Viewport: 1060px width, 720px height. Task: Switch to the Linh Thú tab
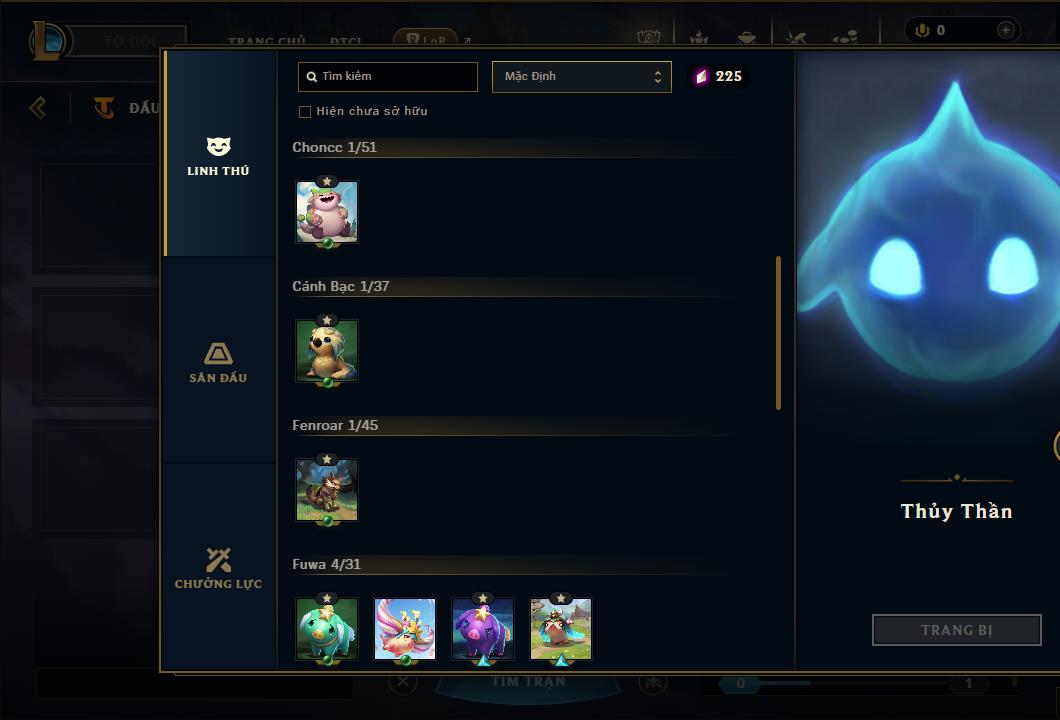218,156
